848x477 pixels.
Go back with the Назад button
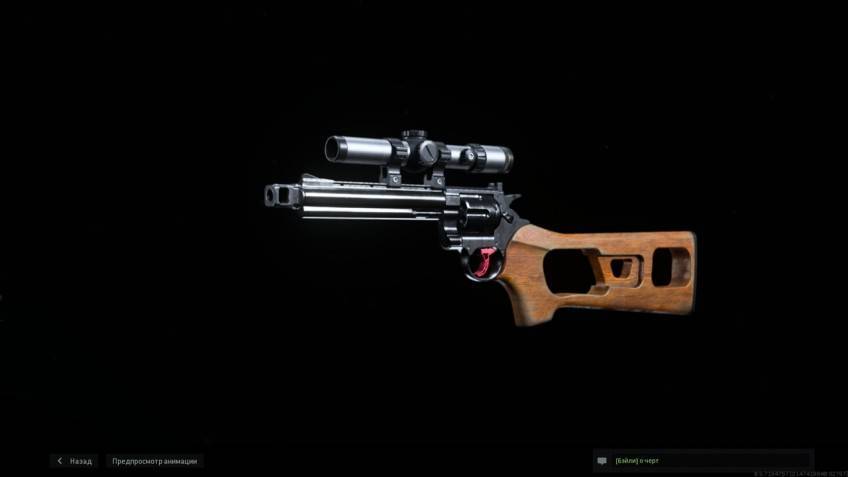tap(75, 461)
